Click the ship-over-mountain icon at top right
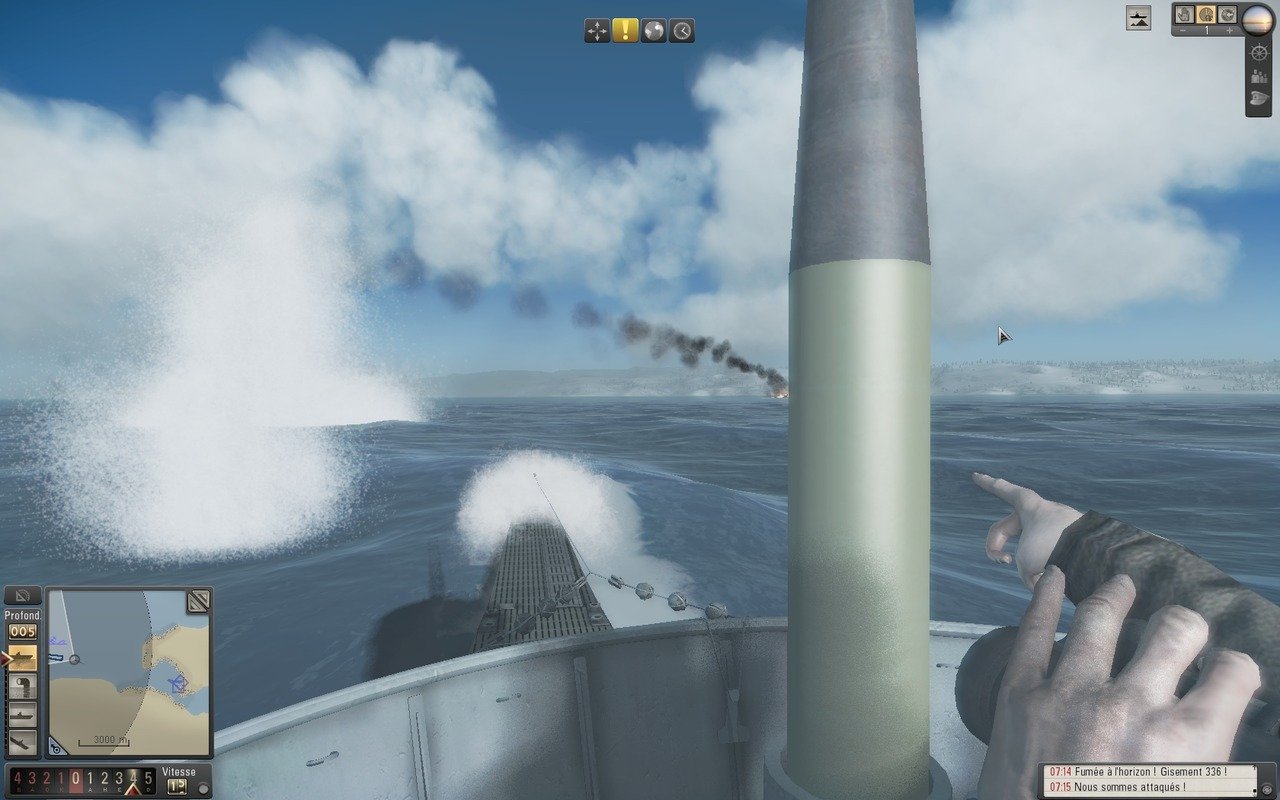 1138,17
